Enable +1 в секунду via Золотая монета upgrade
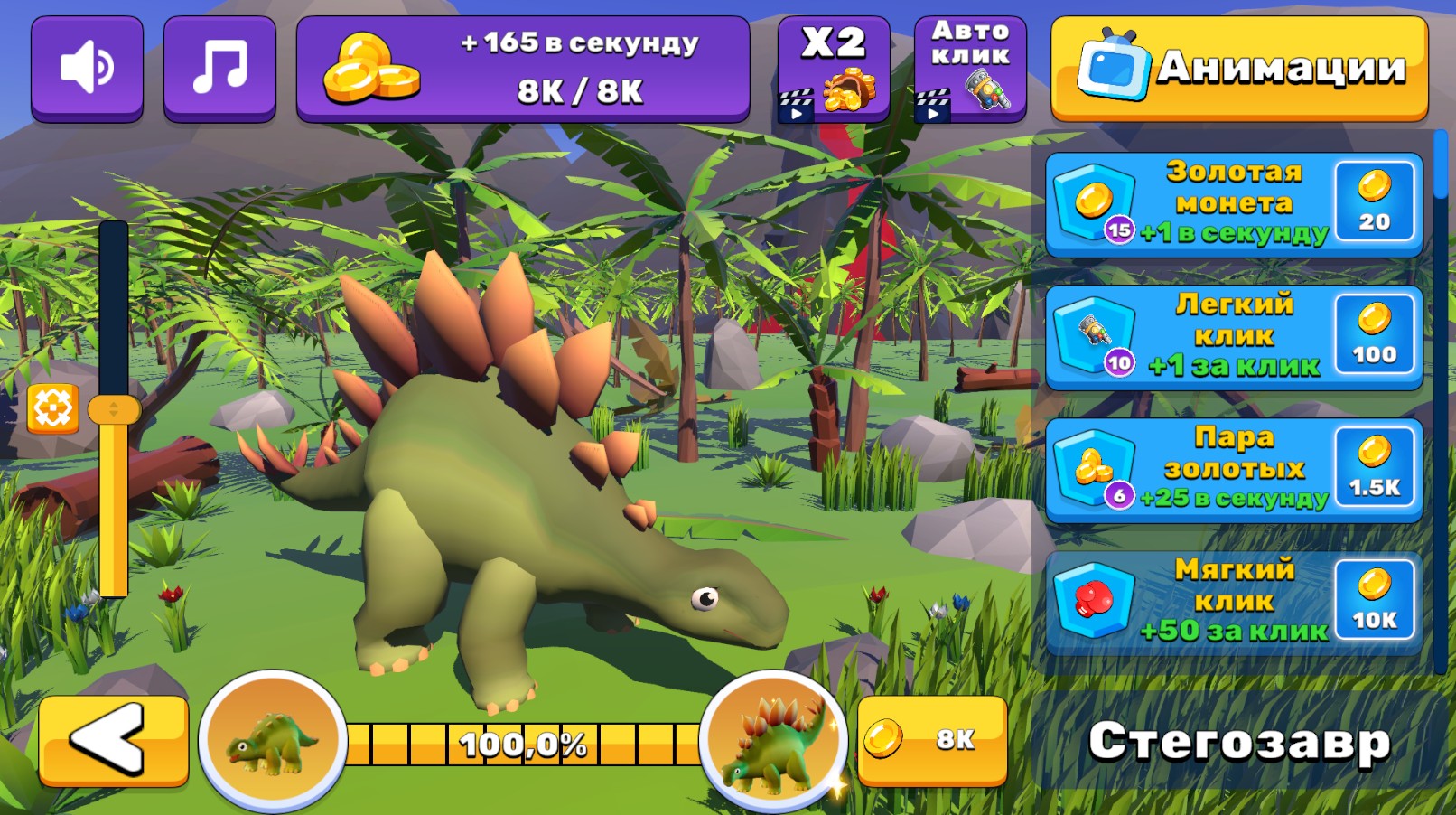The image size is (1456, 815). tap(1233, 201)
